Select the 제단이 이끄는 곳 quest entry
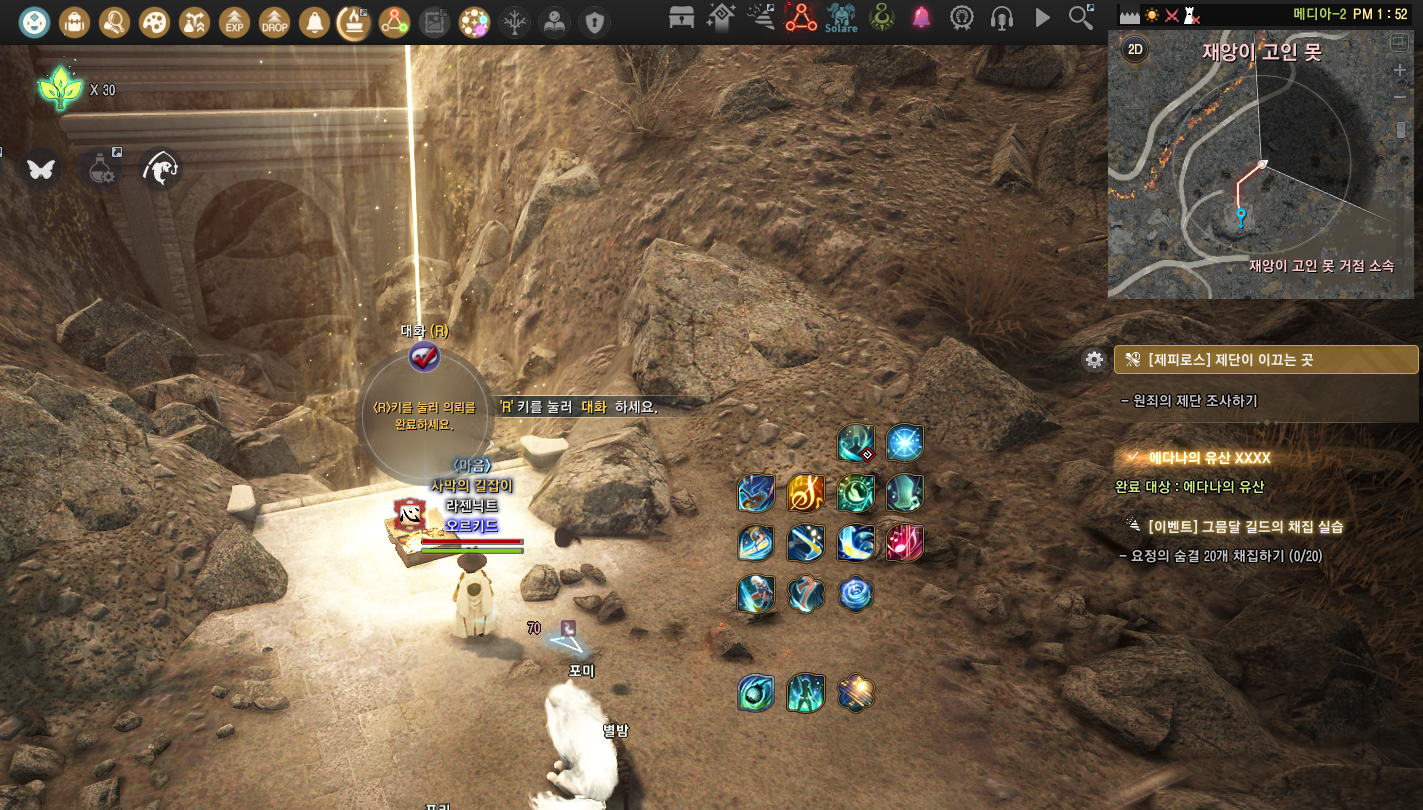 (x=1265, y=359)
